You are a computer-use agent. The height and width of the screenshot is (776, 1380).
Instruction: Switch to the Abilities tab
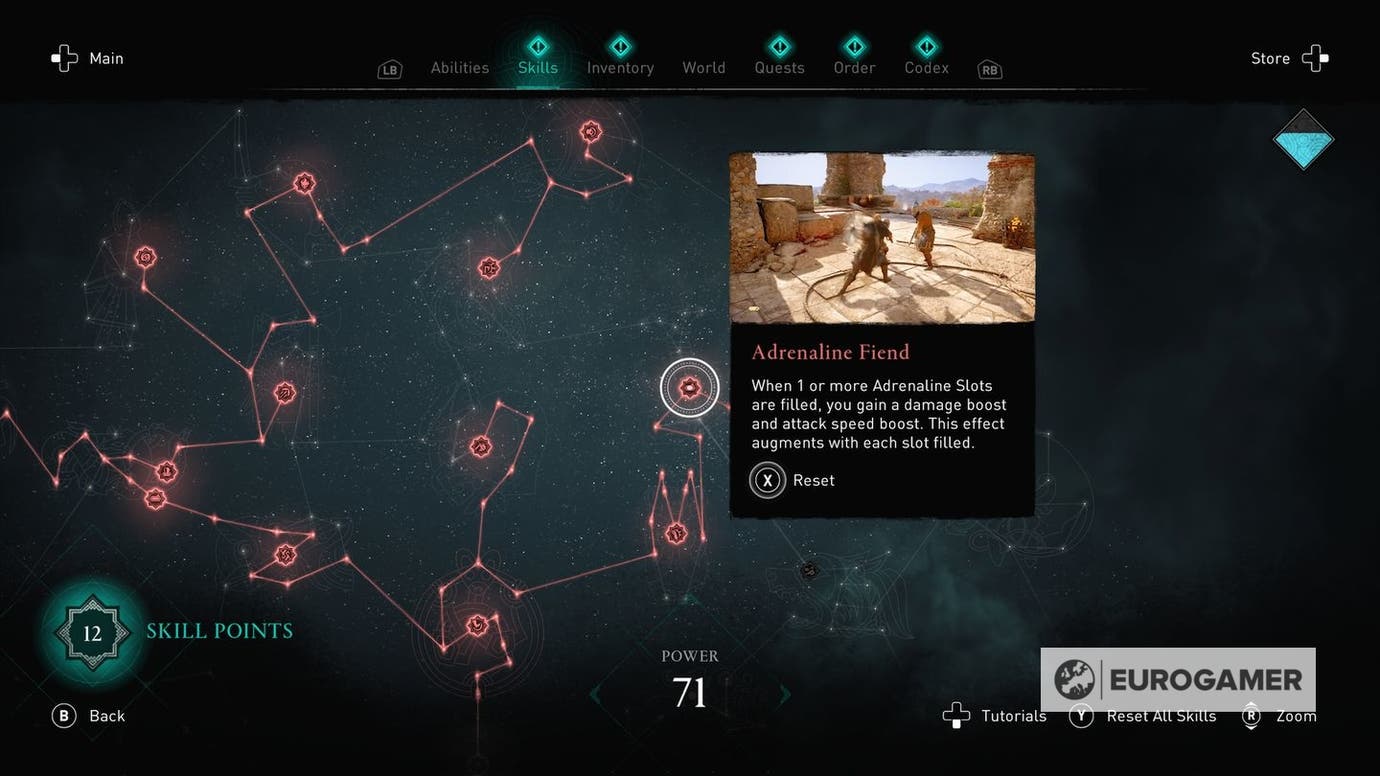pos(459,67)
